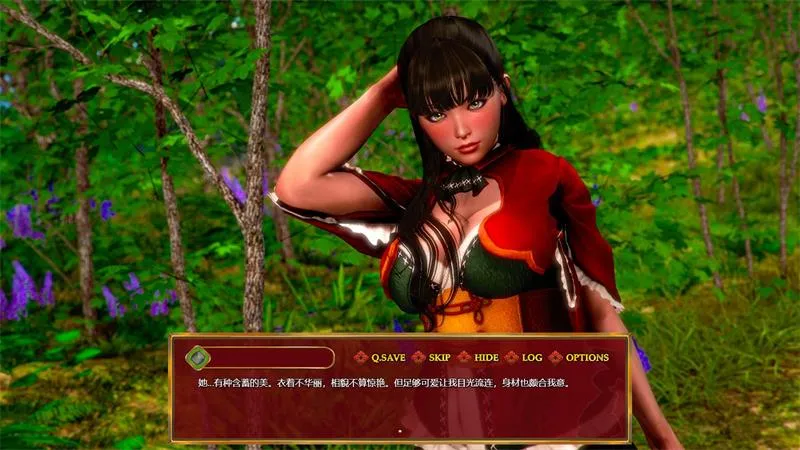800x450 pixels.
Task: Hide the dialogue box with HIDE
Action: [486, 357]
